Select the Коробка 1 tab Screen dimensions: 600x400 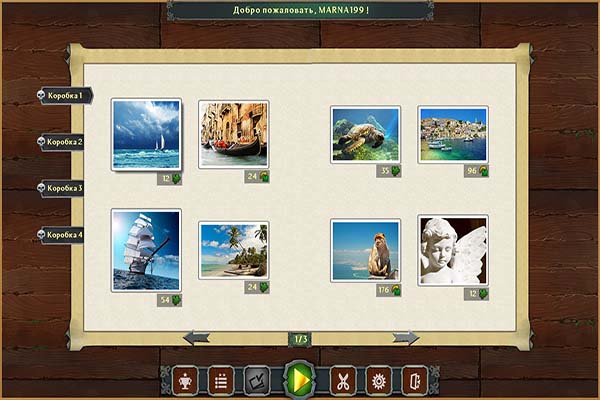(x=65, y=95)
